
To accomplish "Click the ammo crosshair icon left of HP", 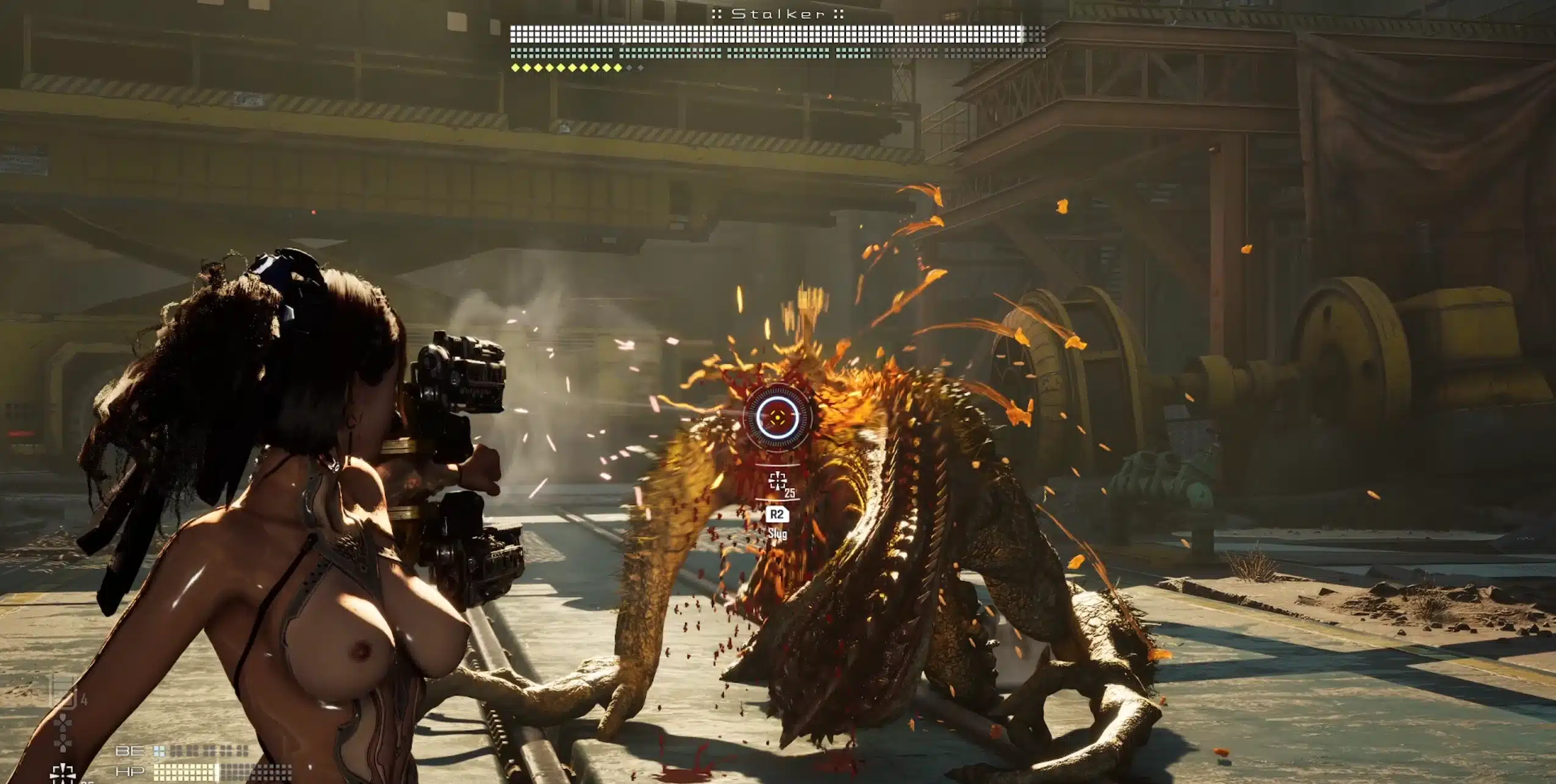I will [62, 773].
